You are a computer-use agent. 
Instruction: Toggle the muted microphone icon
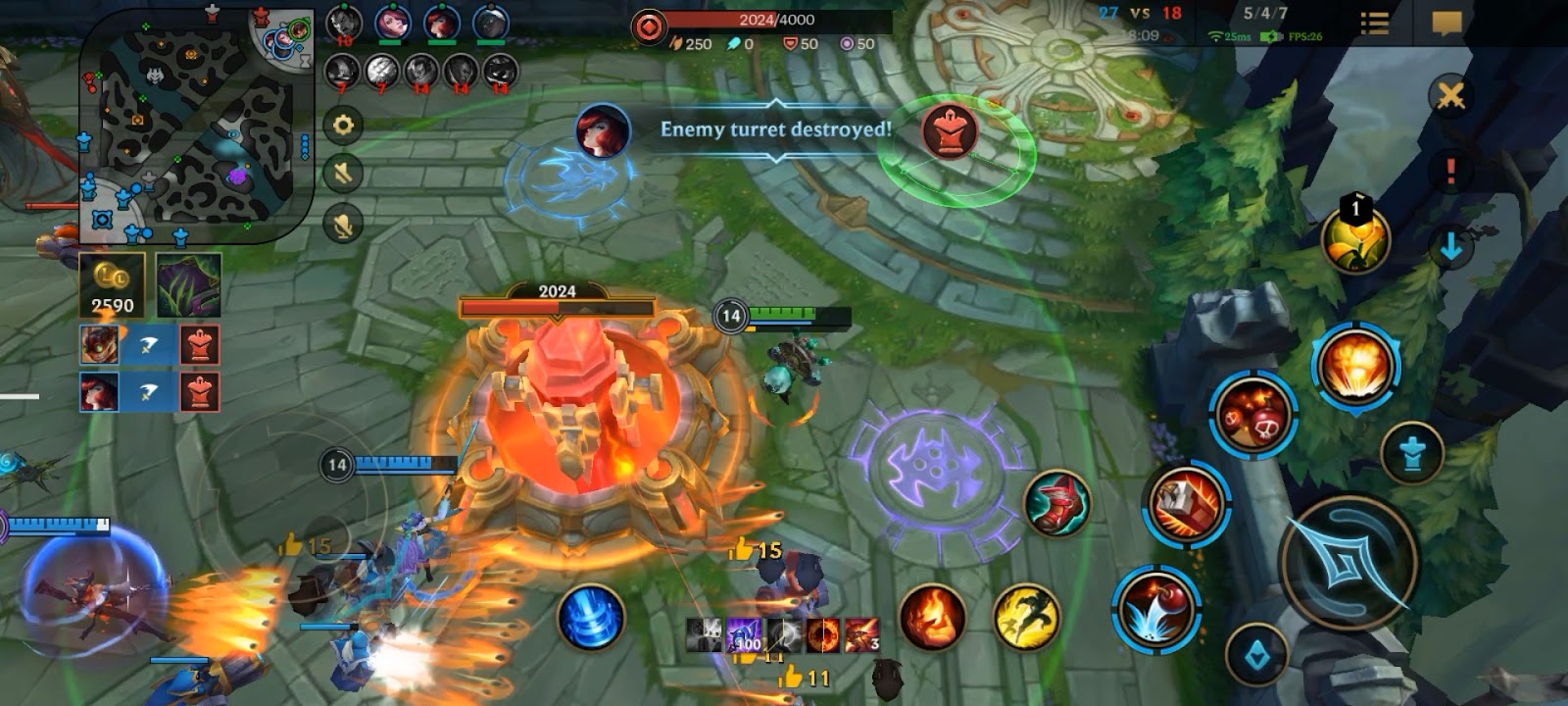pyautogui.click(x=343, y=225)
